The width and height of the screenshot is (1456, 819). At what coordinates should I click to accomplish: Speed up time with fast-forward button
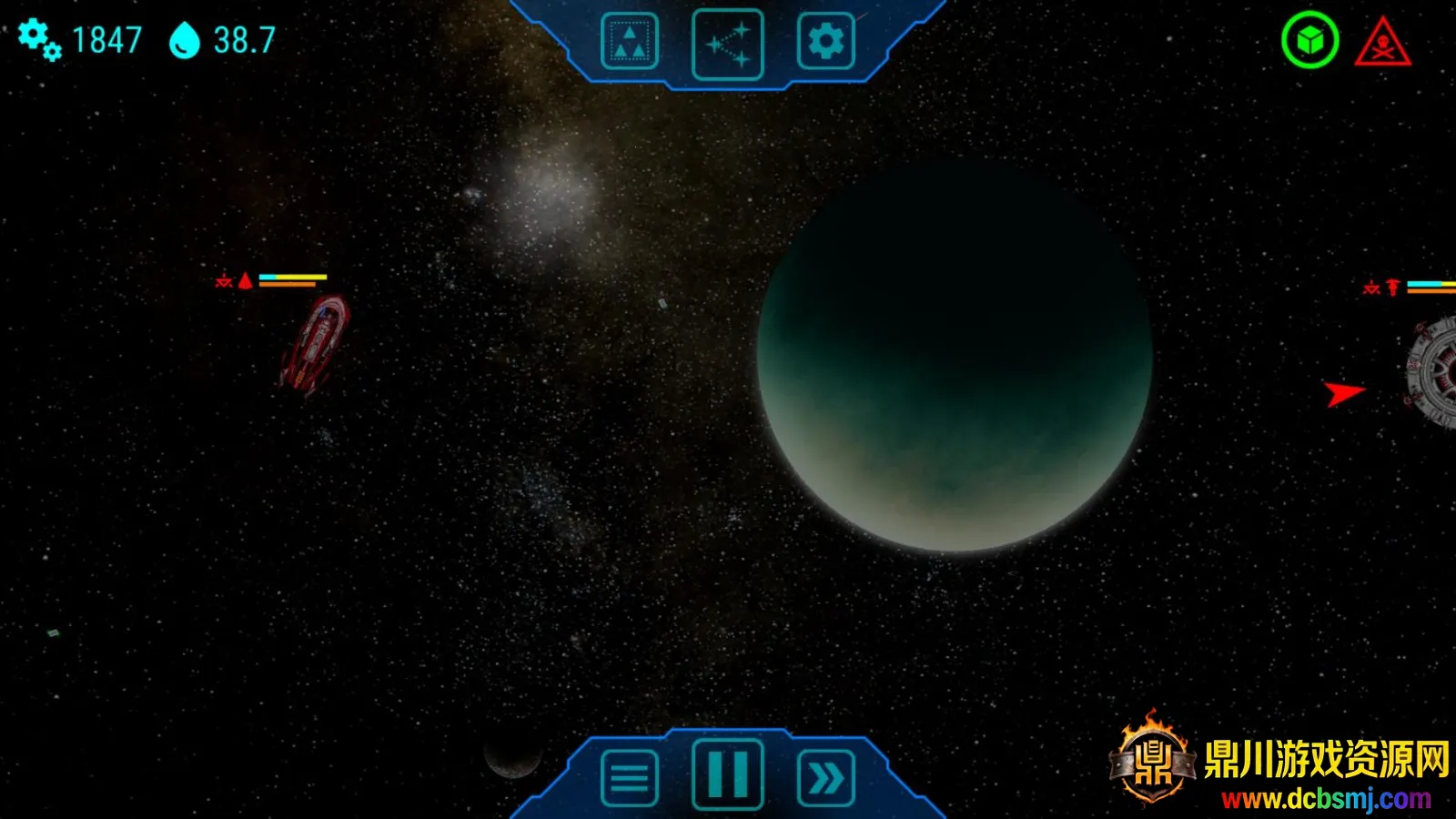tap(825, 778)
